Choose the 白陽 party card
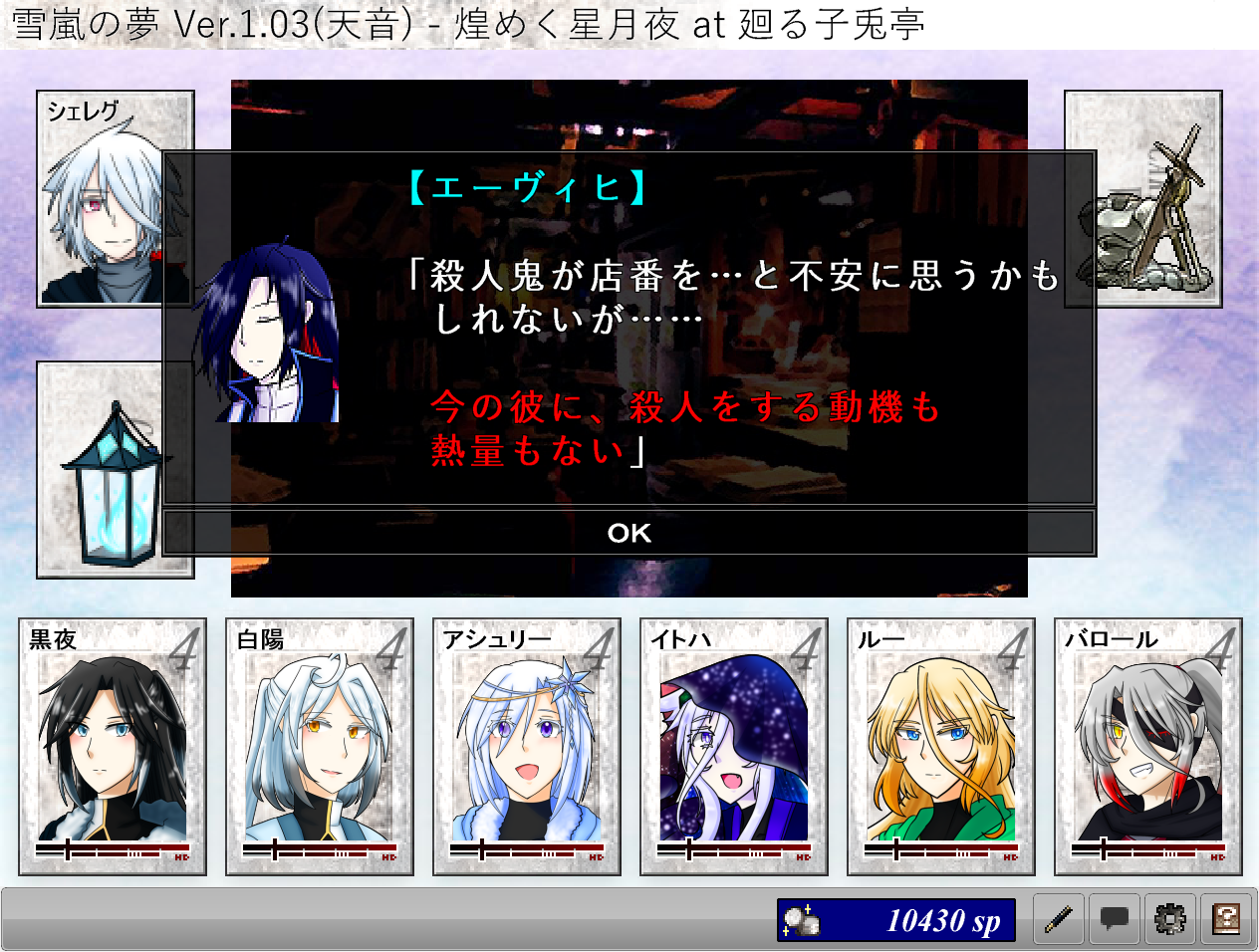 point(320,746)
